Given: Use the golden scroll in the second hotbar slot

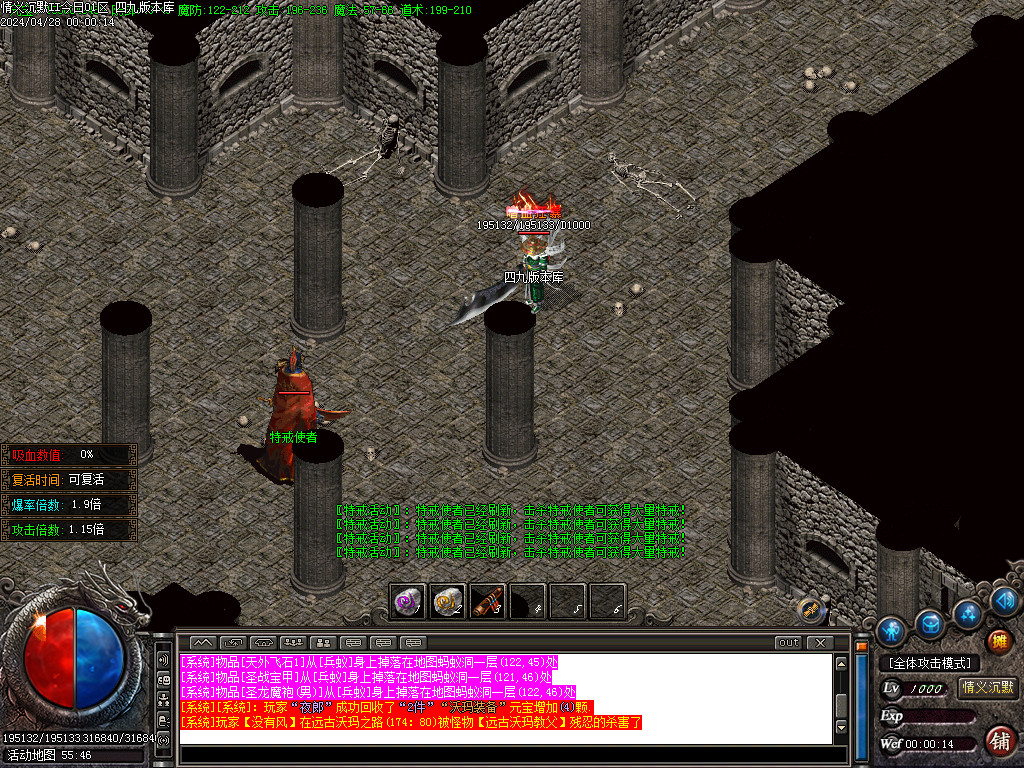Looking at the screenshot, I should pos(447,601).
